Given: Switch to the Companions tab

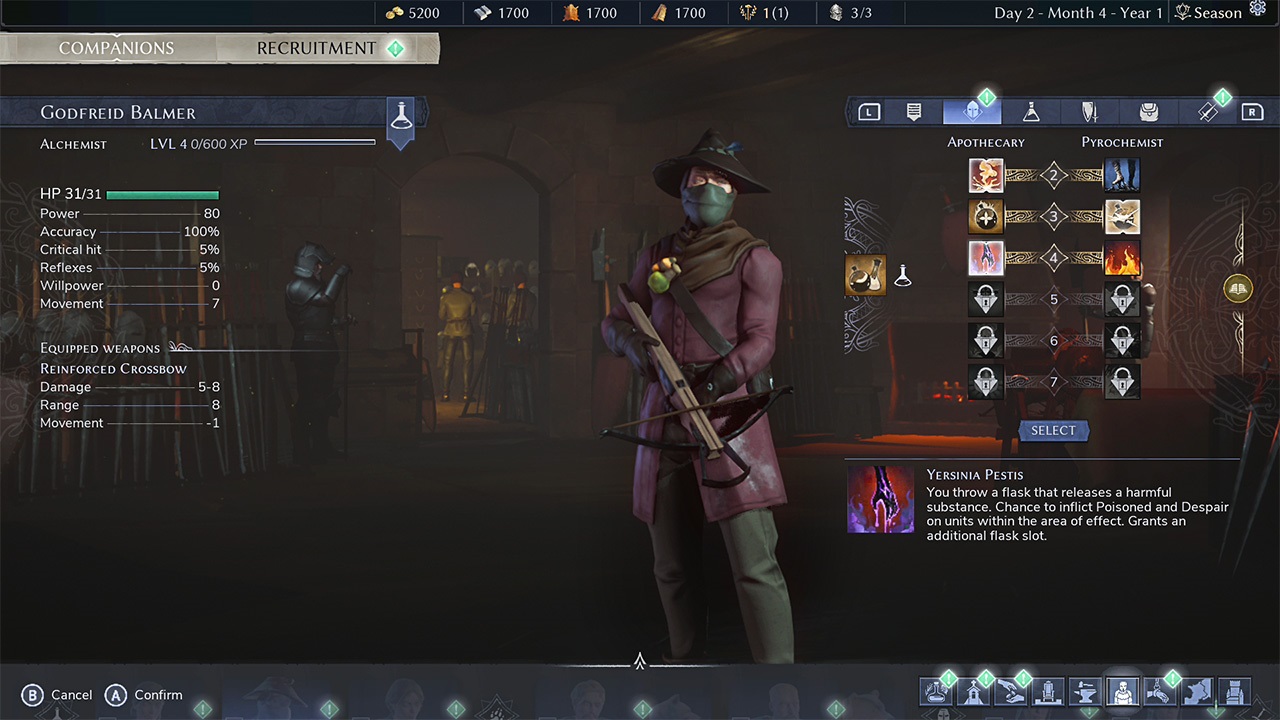Looking at the screenshot, I should 116,47.
